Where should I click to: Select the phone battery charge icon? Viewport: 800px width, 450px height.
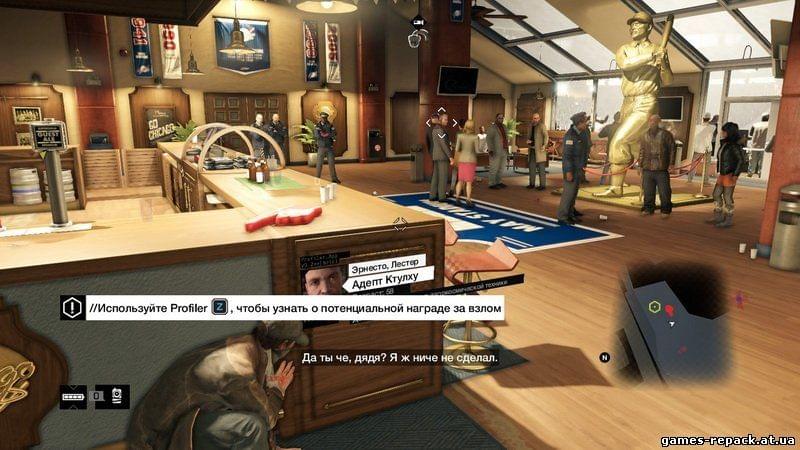click(73, 396)
